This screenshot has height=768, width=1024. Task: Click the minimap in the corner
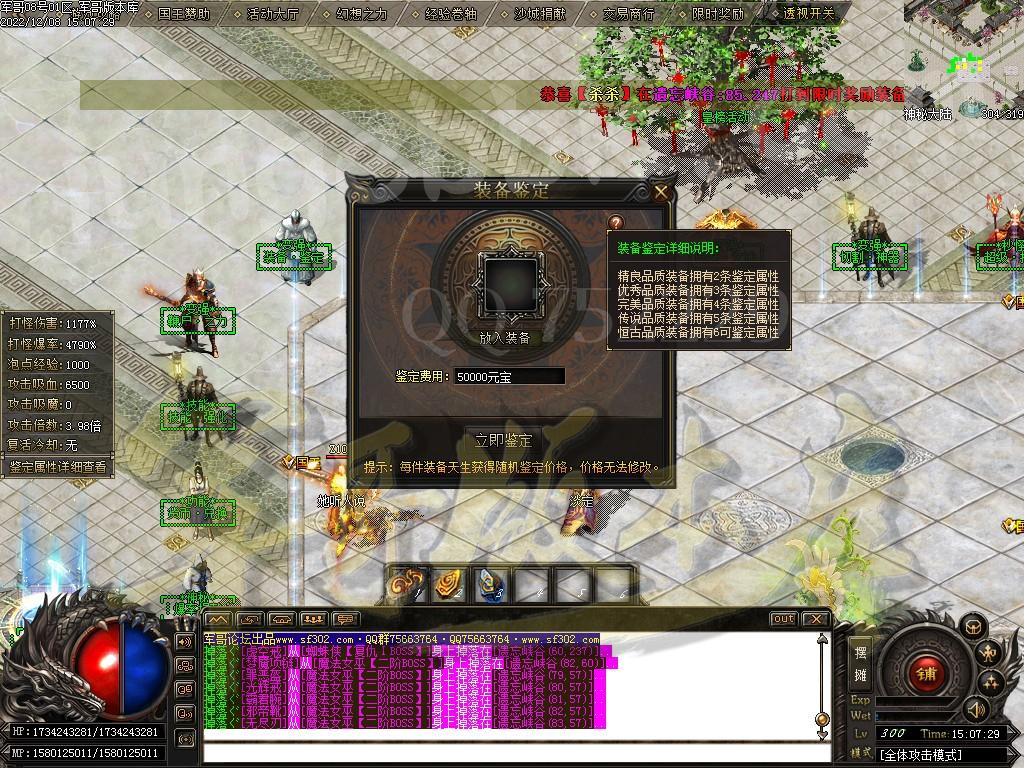(963, 55)
